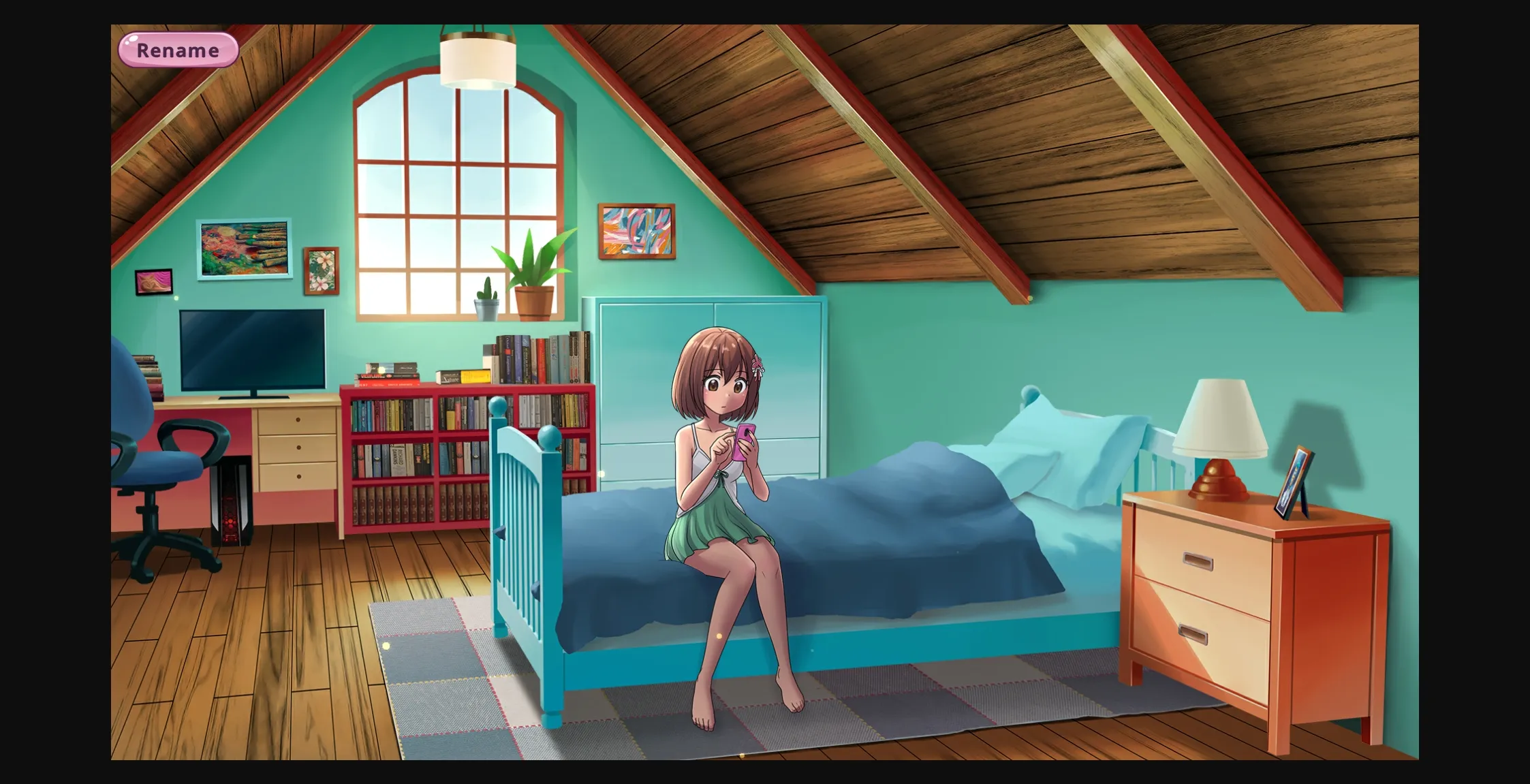Image resolution: width=1530 pixels, height=784 pixels.
Task: Tap the sparkle on the girl's knee
Action: coord(719,636)
